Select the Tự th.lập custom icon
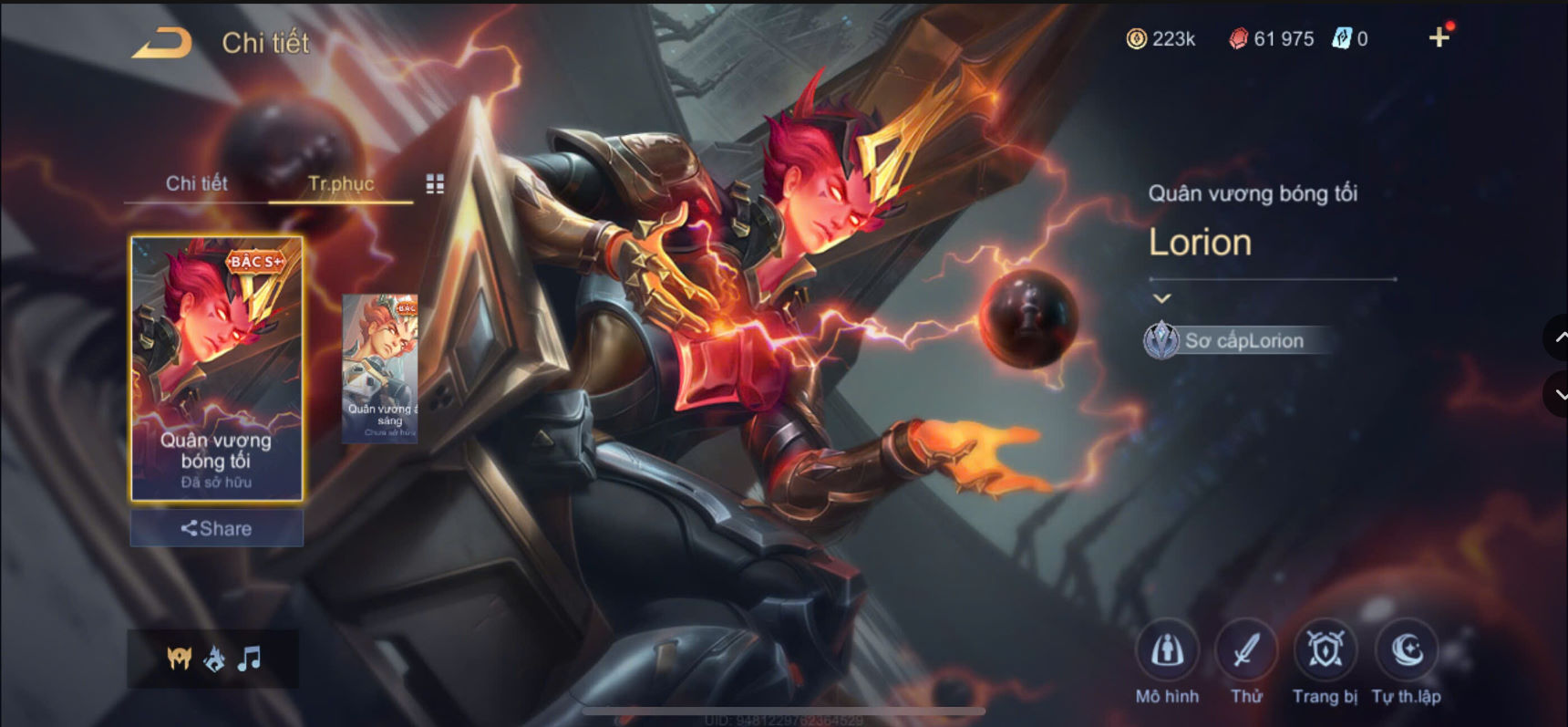 point(1405,652)
